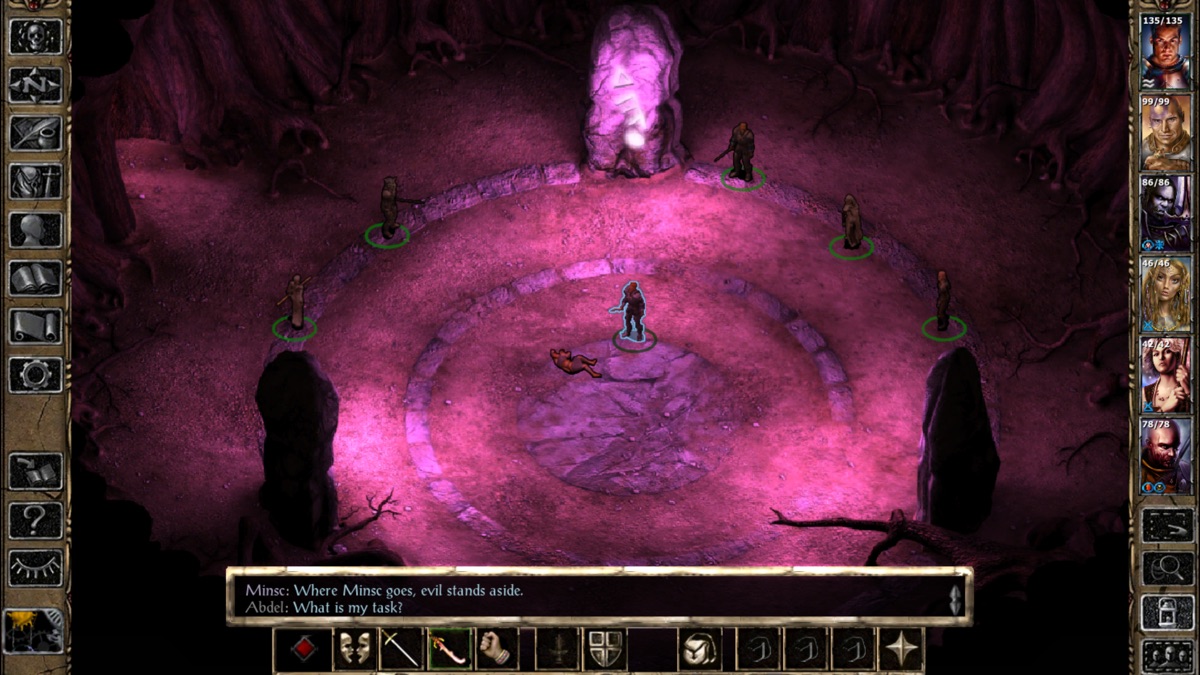Open the priest scroll from the sidebar
This screenshot has height=675, width=1200.
(x=36, y=326)
